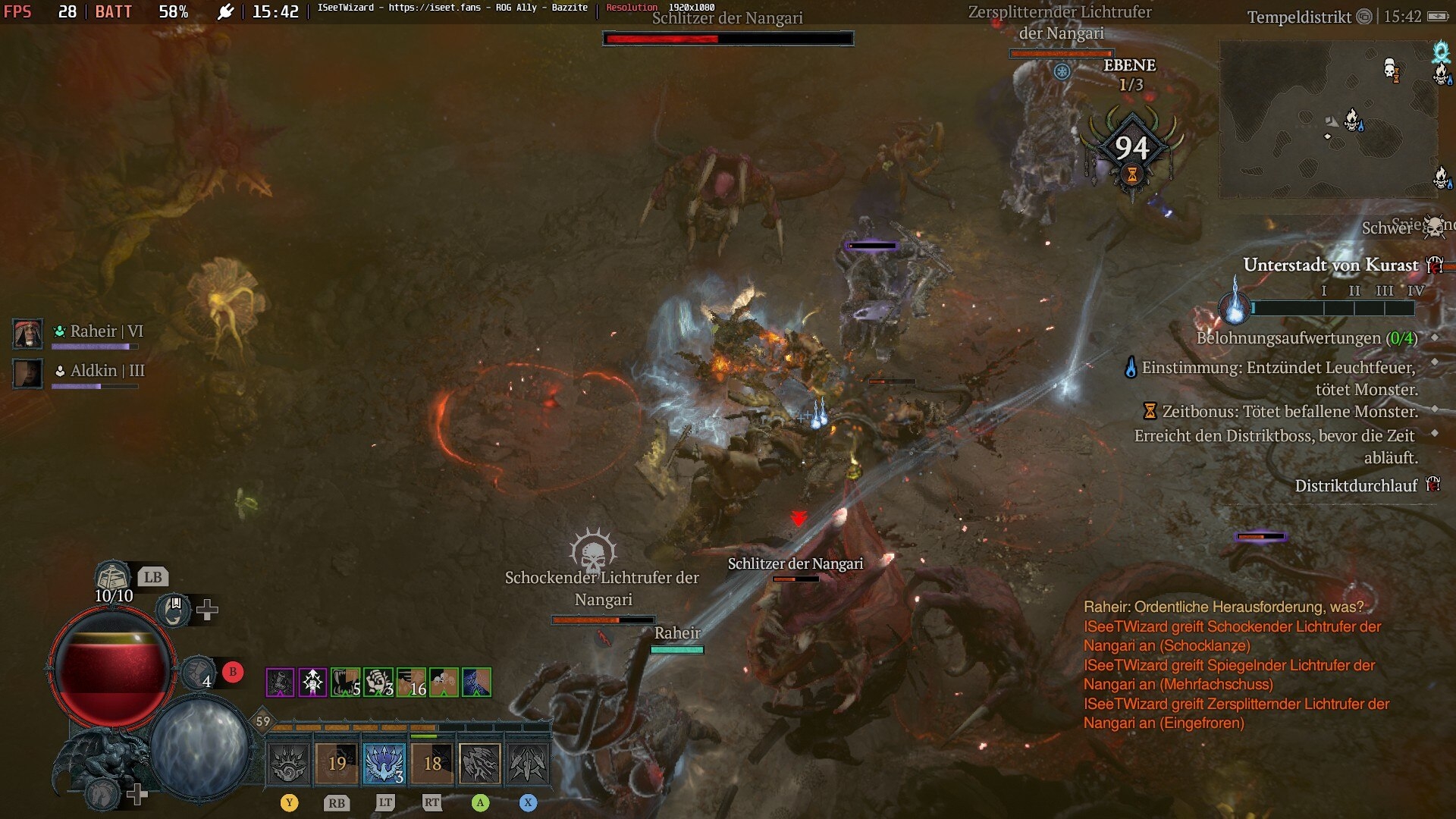This screenshot has height=819, width=1456.
Task: Use the healing potion with 4 charges
Action: (198, 673)
